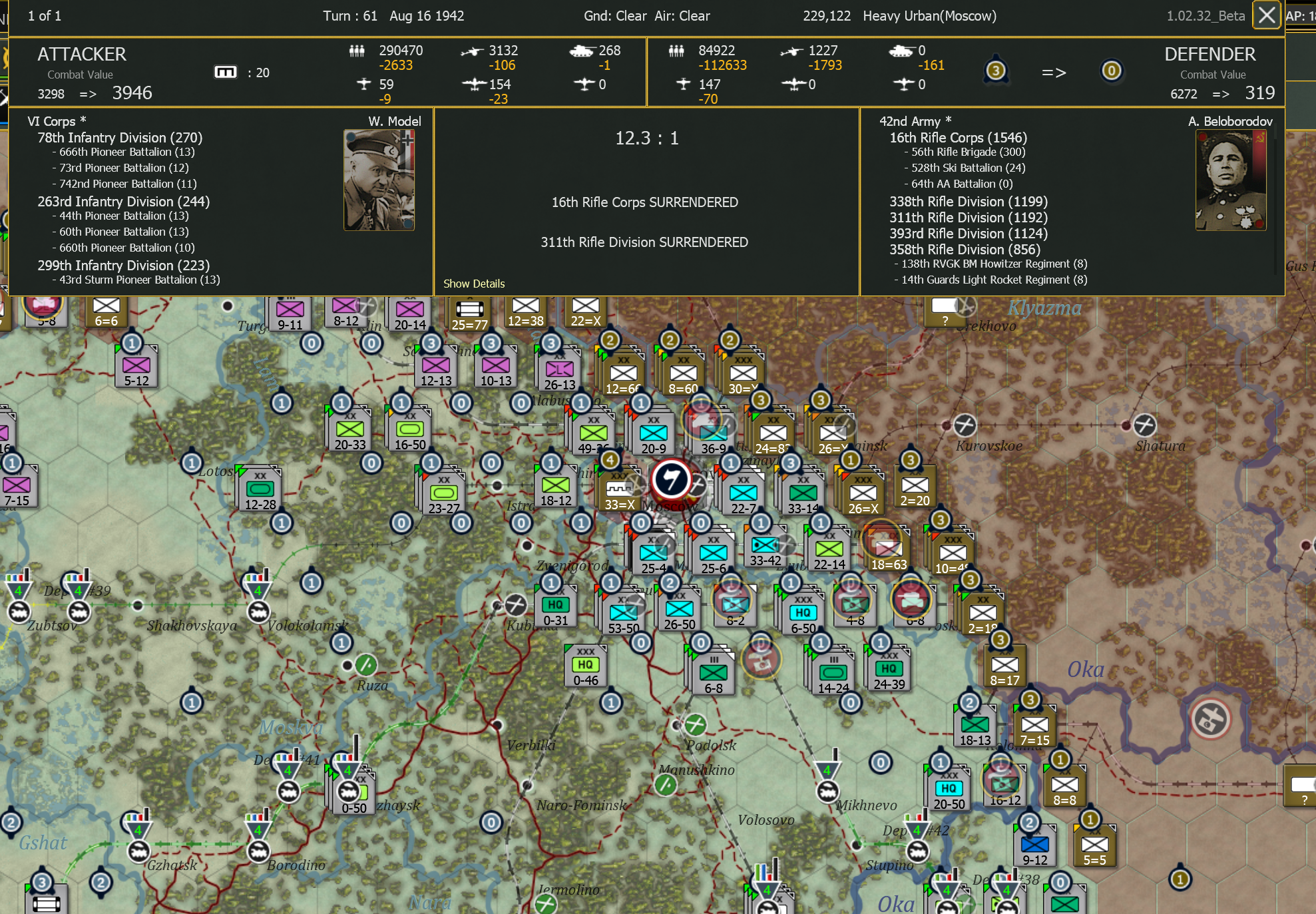Click the fortification level icon showing 20

pos(226,72)
